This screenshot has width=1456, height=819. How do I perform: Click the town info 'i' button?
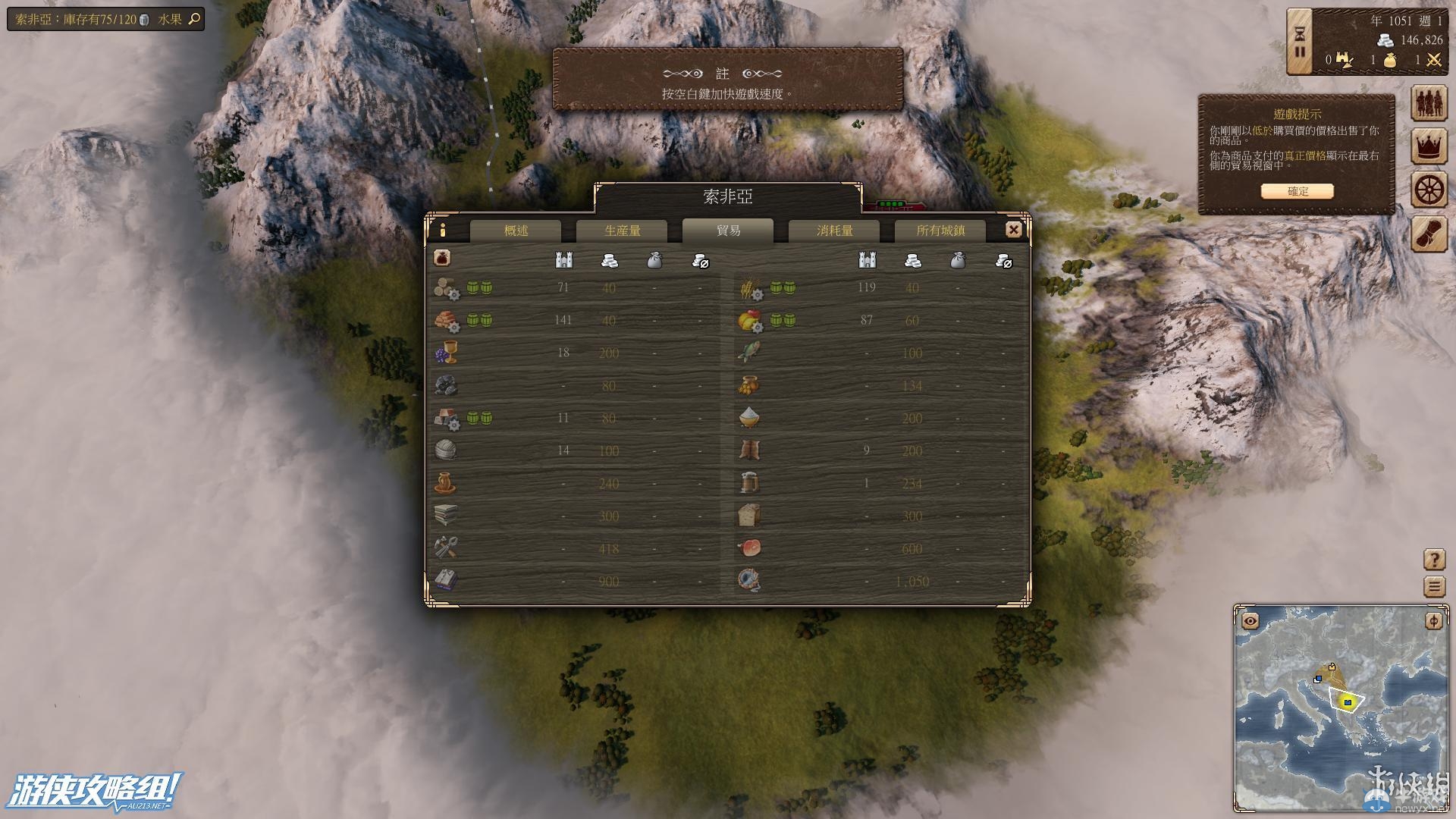443,230
